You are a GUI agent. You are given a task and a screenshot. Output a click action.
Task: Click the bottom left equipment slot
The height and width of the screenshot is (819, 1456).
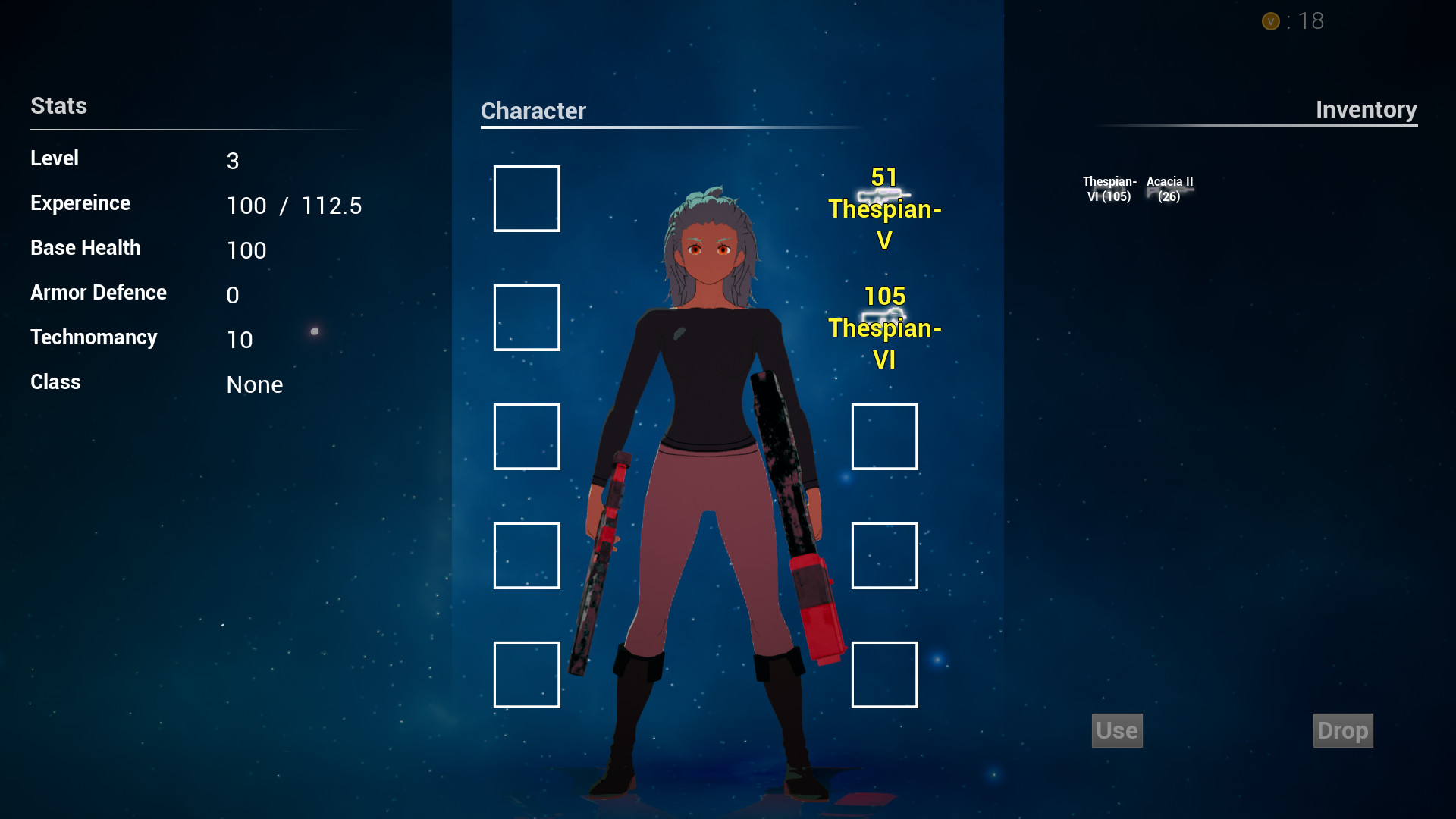[526, 674]
